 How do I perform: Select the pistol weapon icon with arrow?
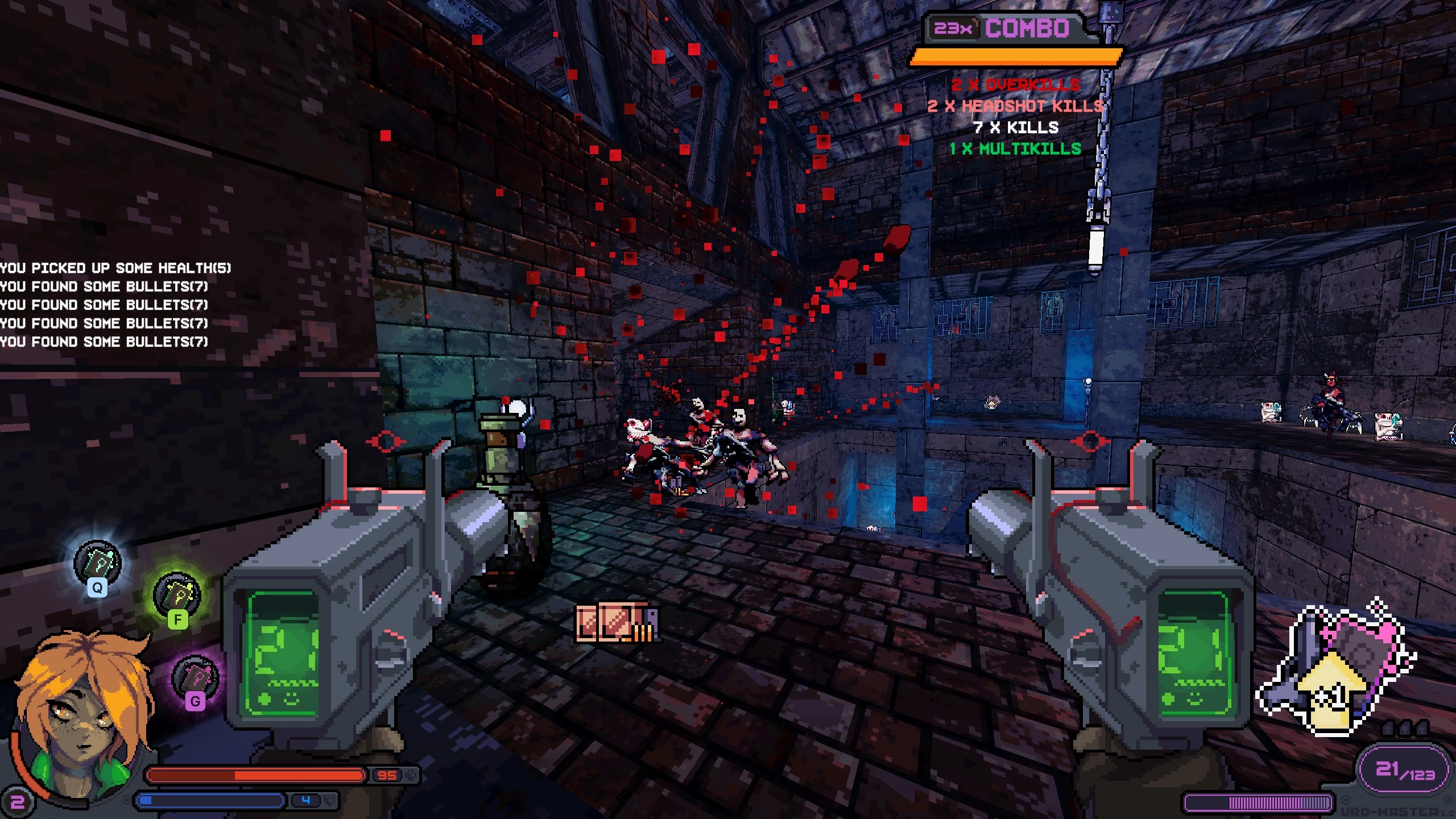1336,670
